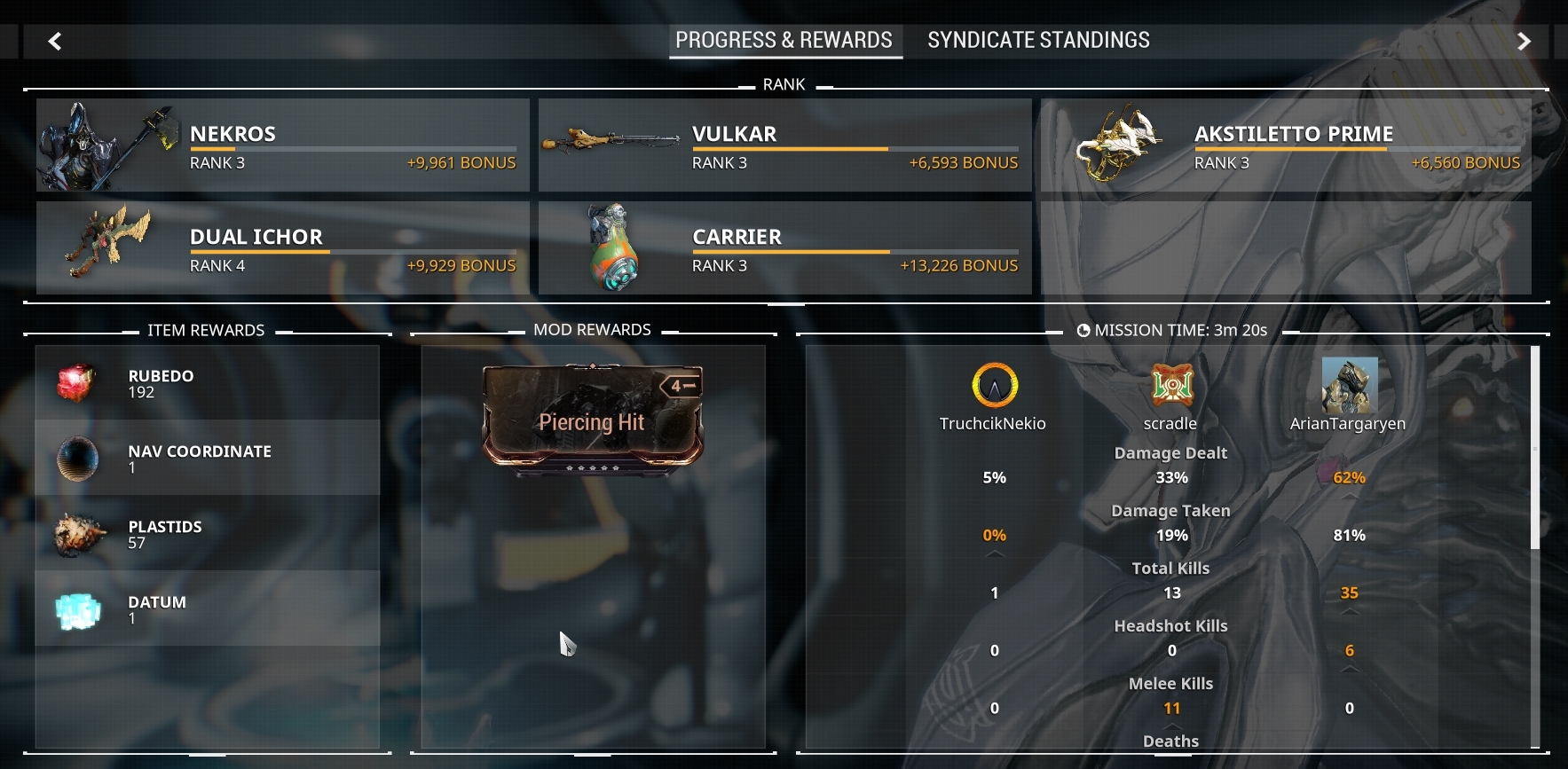Screen dimensions: 1568x769
Task: Expand the Piercing Hit mod card
Action: point(592,422)
